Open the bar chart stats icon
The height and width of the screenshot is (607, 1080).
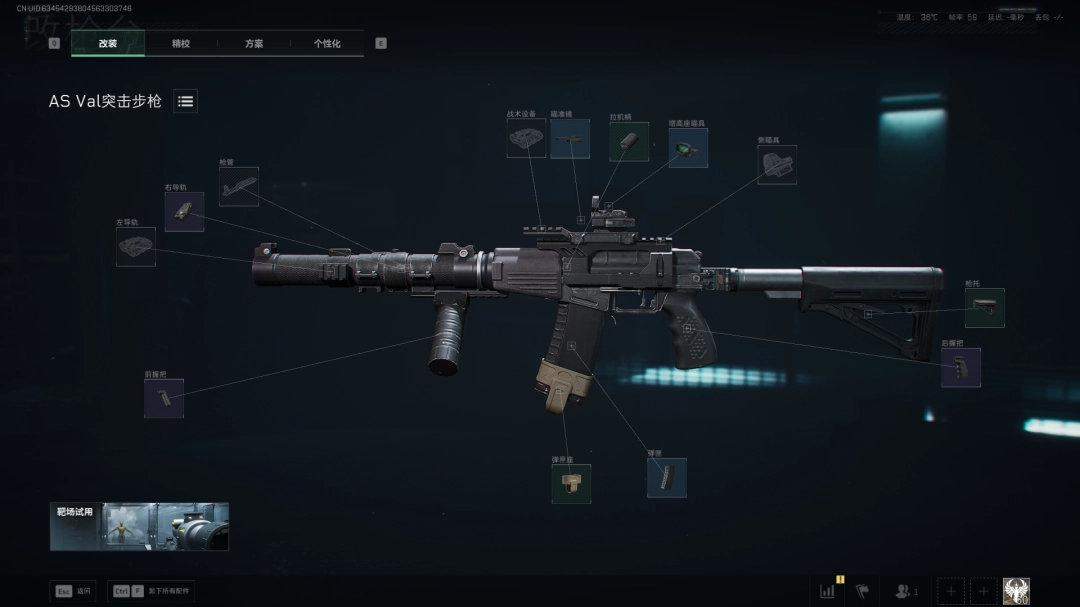(828, 591)
